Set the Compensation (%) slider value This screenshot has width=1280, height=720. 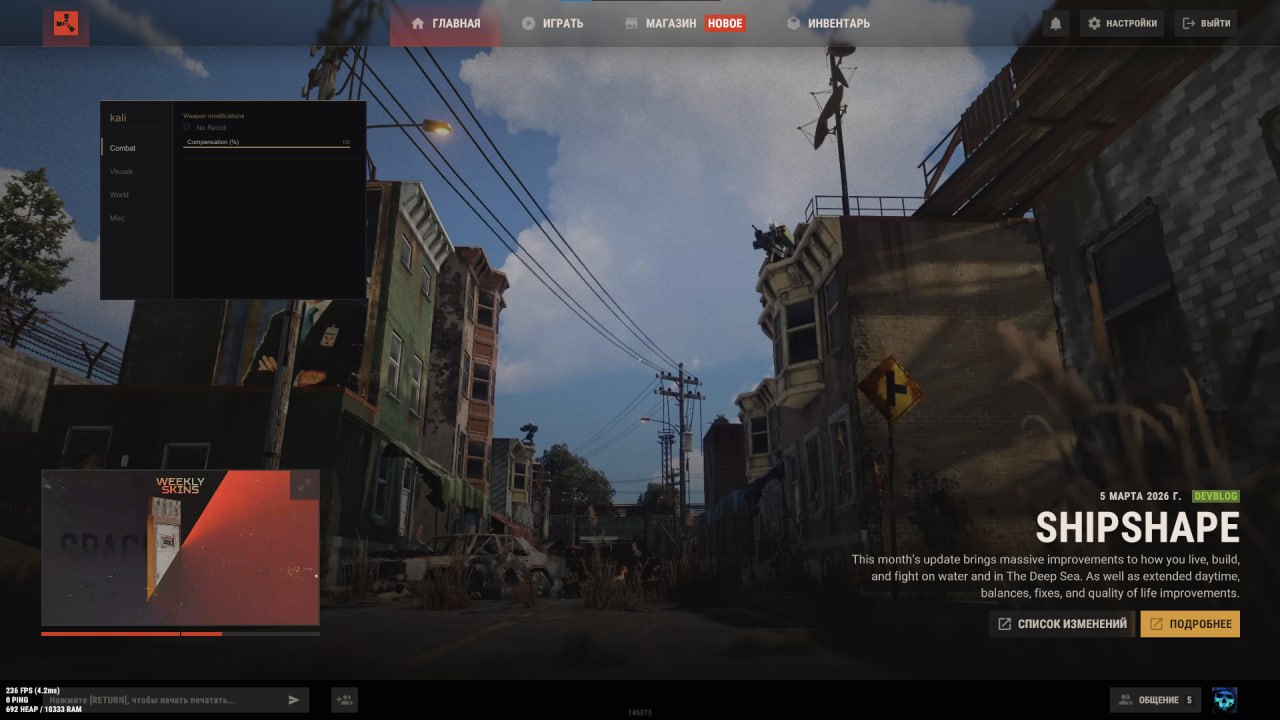tap(267, 146)
